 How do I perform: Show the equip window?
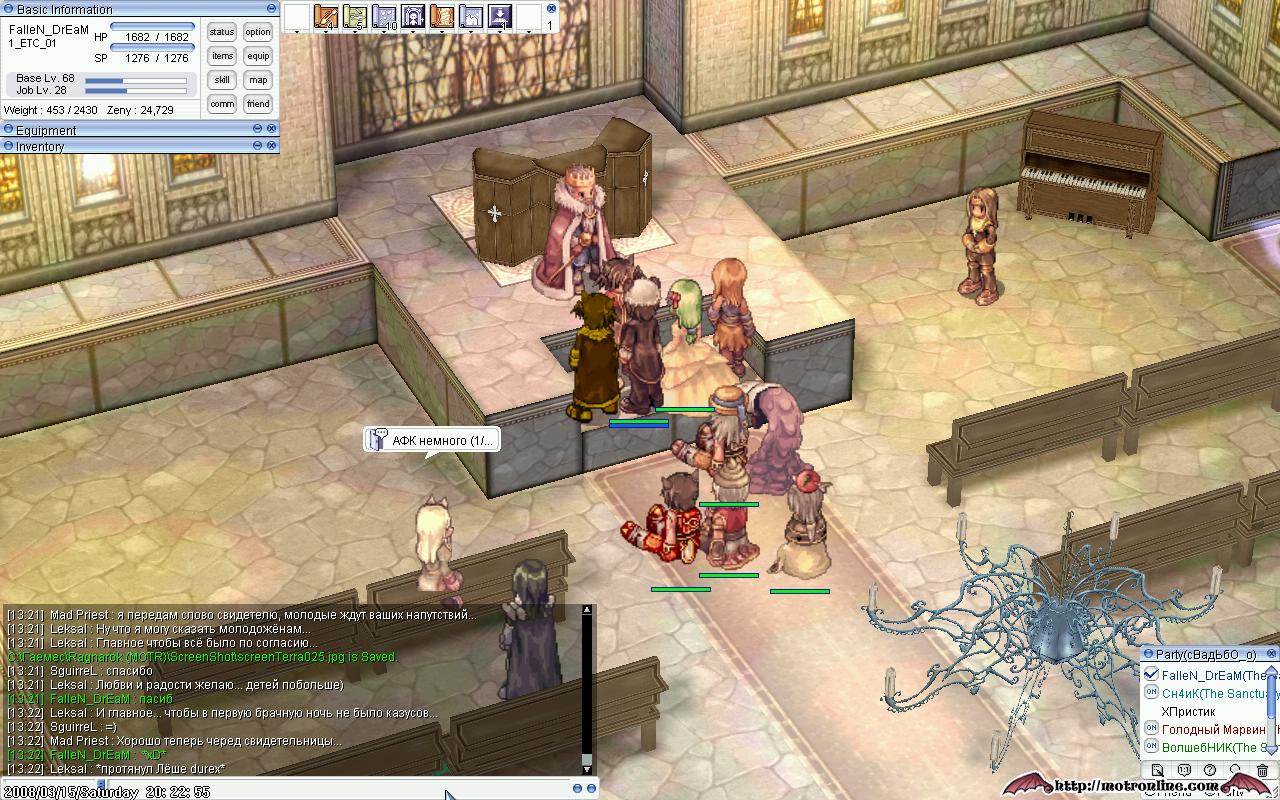258,56
